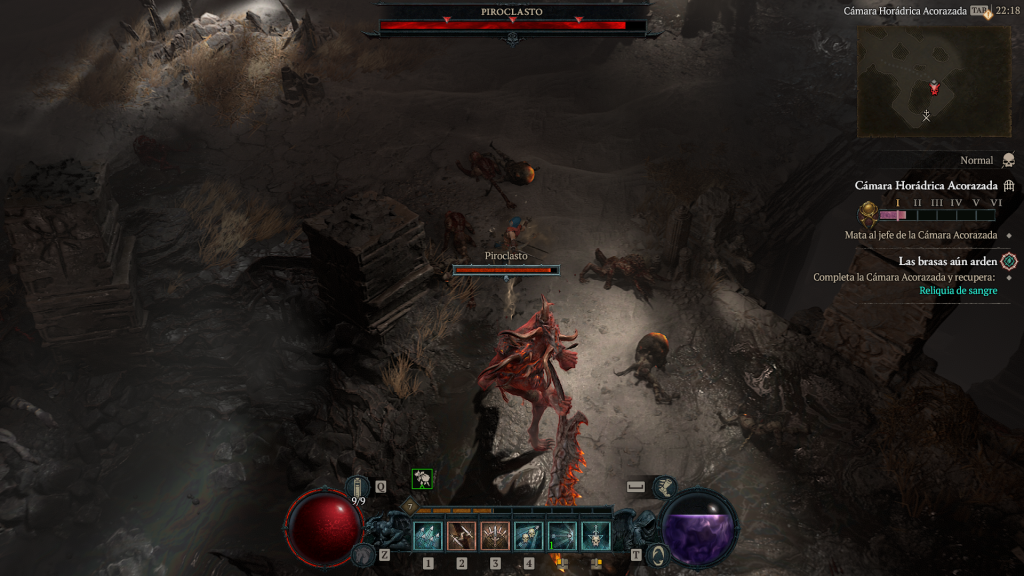Trigger the row-of-blades skill in slot 3
Image resolution: width=1024 pixels, height=576 pixels.
[495, 536]
